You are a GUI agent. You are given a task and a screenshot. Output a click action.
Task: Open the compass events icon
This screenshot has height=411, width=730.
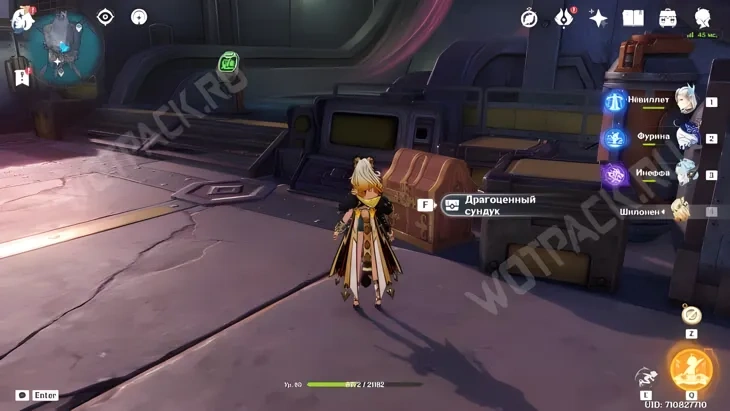click(530, 18)
